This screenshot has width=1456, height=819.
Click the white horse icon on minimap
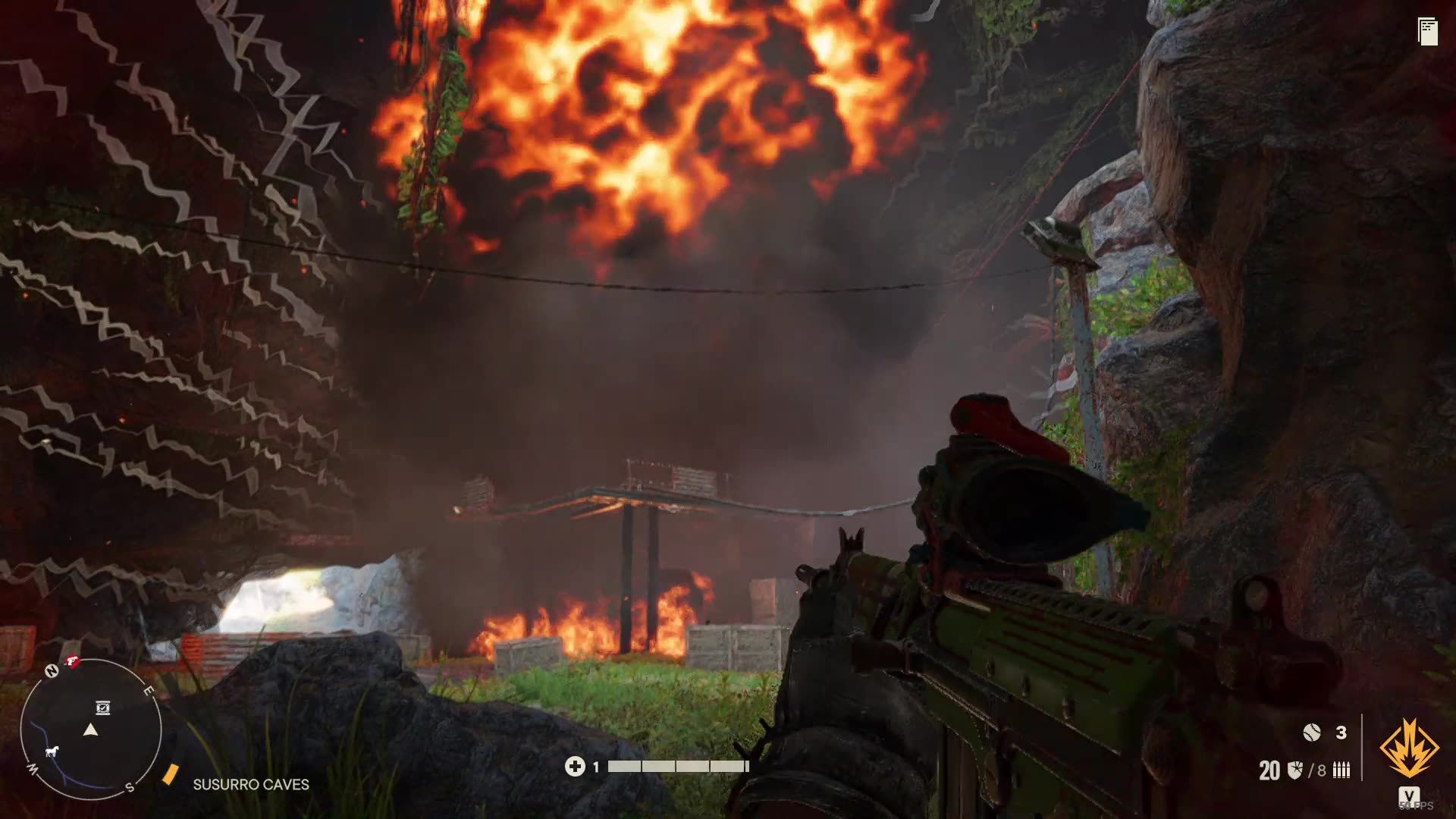coord(52,752)
